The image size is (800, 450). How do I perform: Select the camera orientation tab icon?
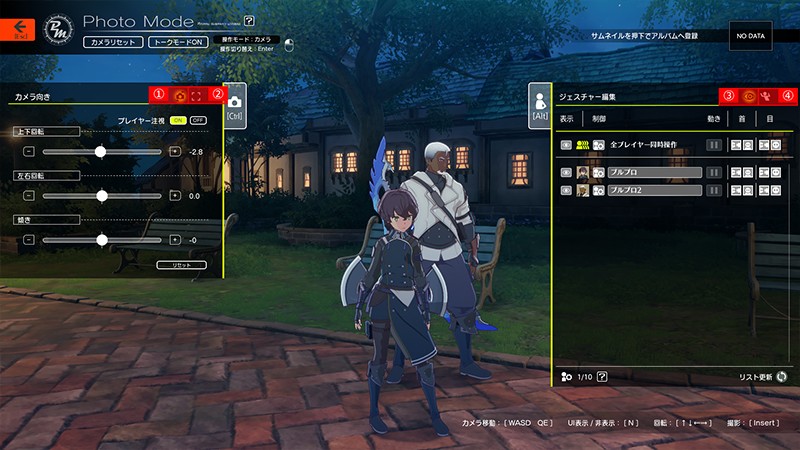(180, 97)
